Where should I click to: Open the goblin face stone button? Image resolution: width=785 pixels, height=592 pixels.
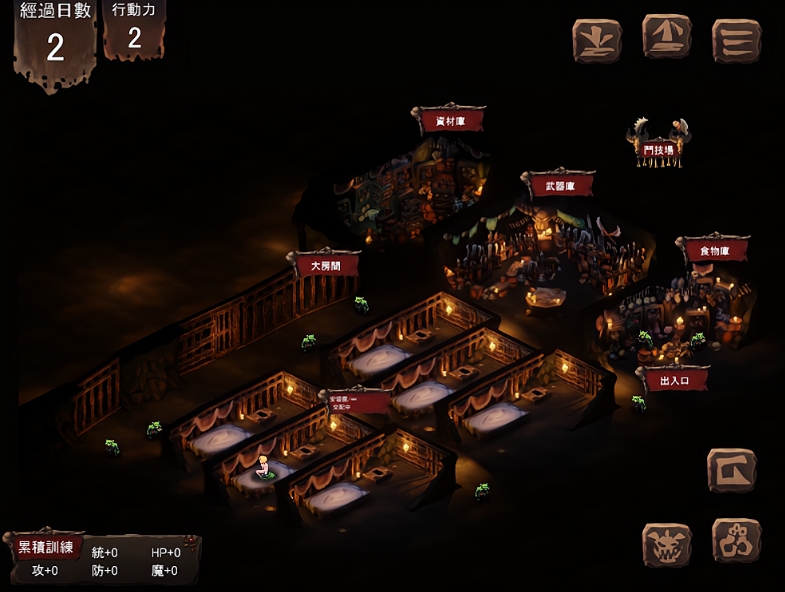click(666, 546)
